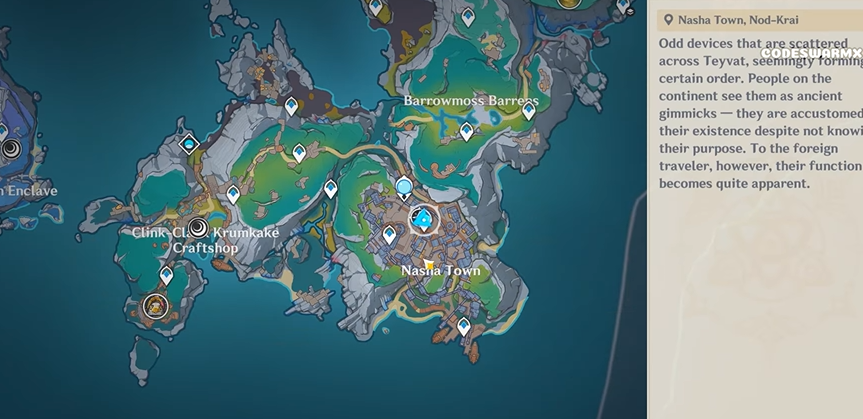Image resolution: width=863 pixels, height=419 pixels.
Task: Click the blue orb marker north of Nasha Town
Action: [404, 186]
